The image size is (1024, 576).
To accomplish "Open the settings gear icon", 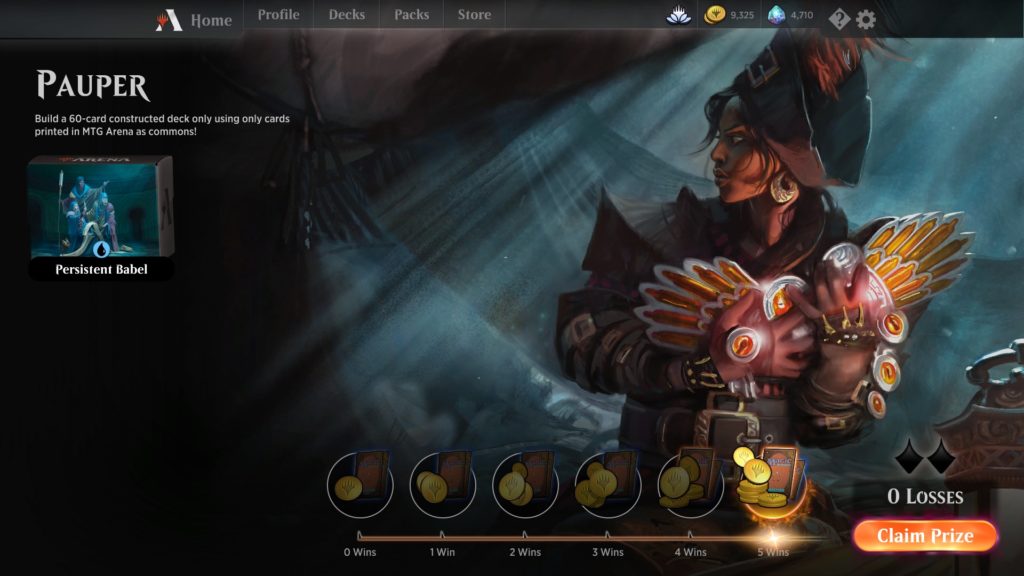I will click(866, 19).
